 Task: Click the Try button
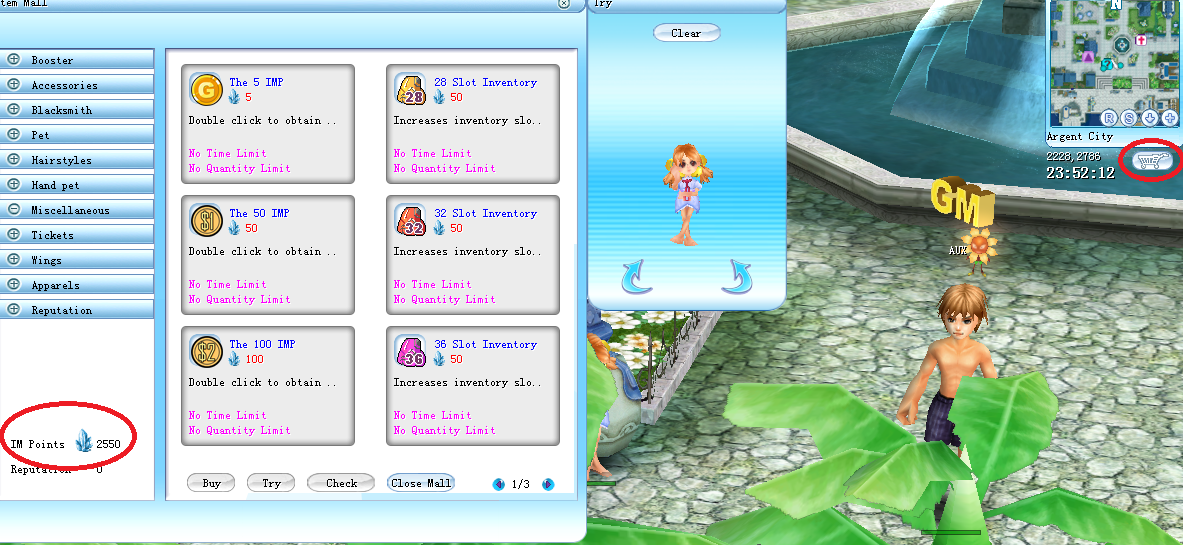pyautogui.click(x=271, y=483)
